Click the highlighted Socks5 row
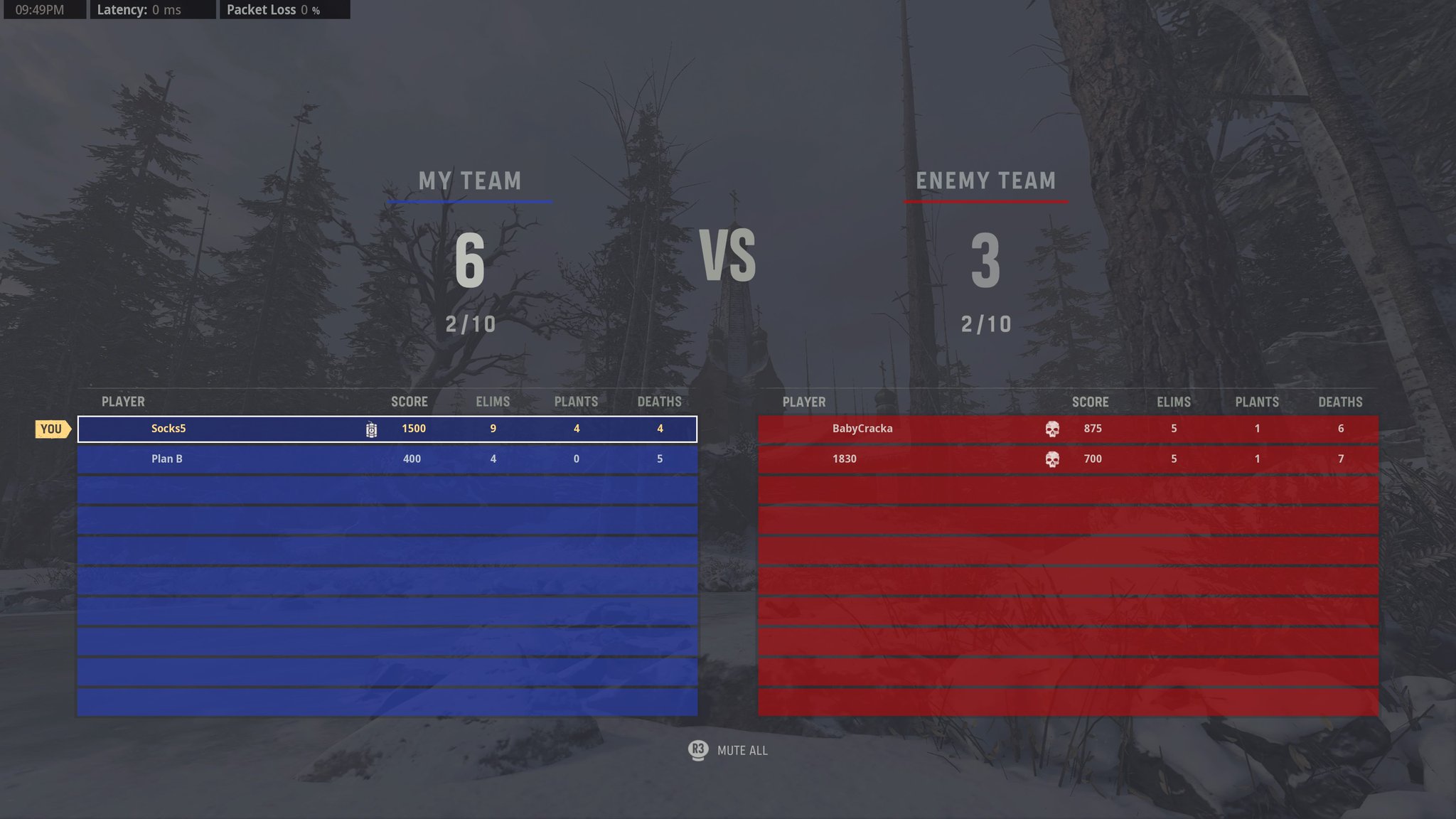This screenshot has height=819, width=1456. pos(387,428)
